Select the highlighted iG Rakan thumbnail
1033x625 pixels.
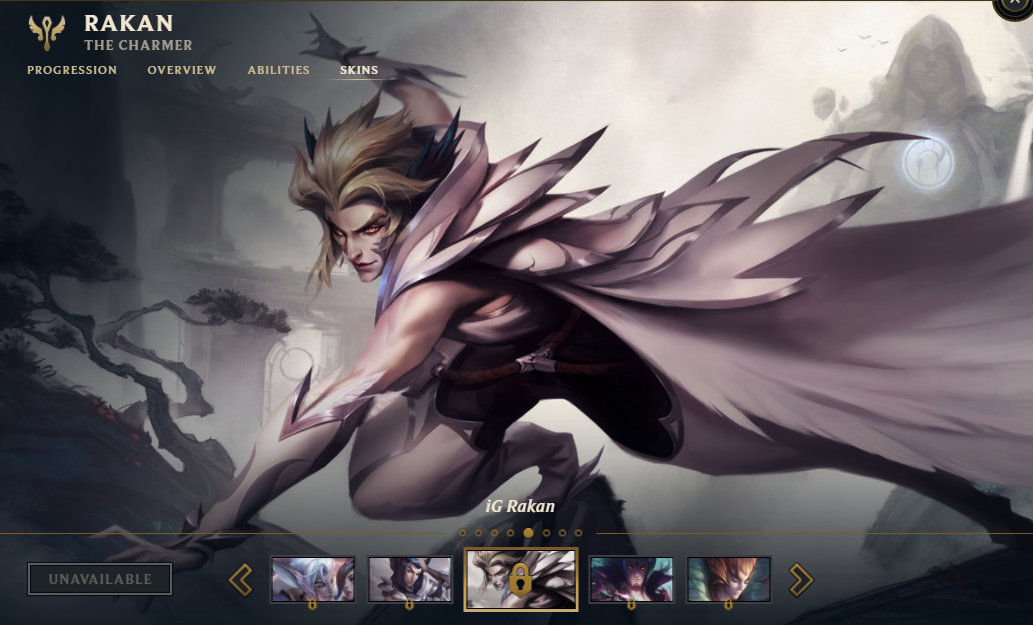point(521,579)
